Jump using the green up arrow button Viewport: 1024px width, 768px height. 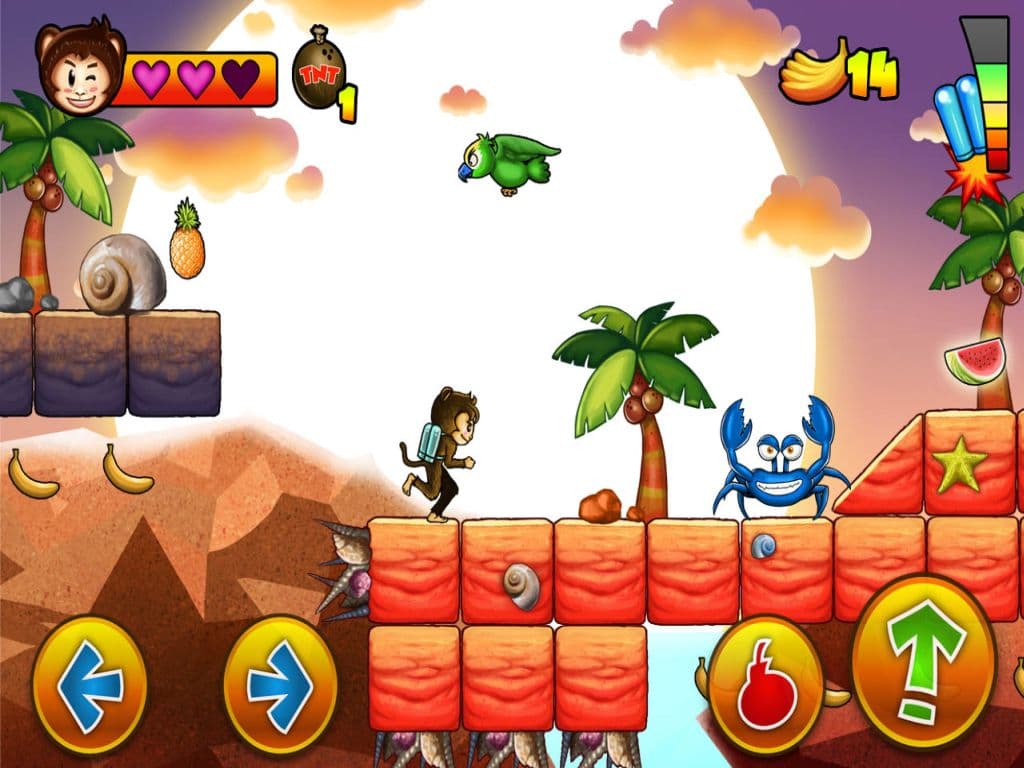point(924,661)
